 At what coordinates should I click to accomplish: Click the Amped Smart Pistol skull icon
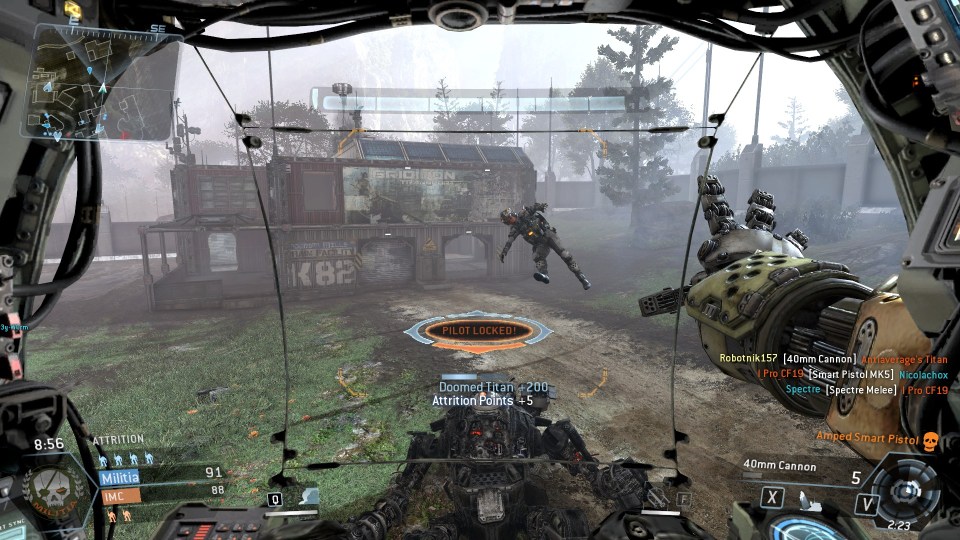tap(929, 440)
